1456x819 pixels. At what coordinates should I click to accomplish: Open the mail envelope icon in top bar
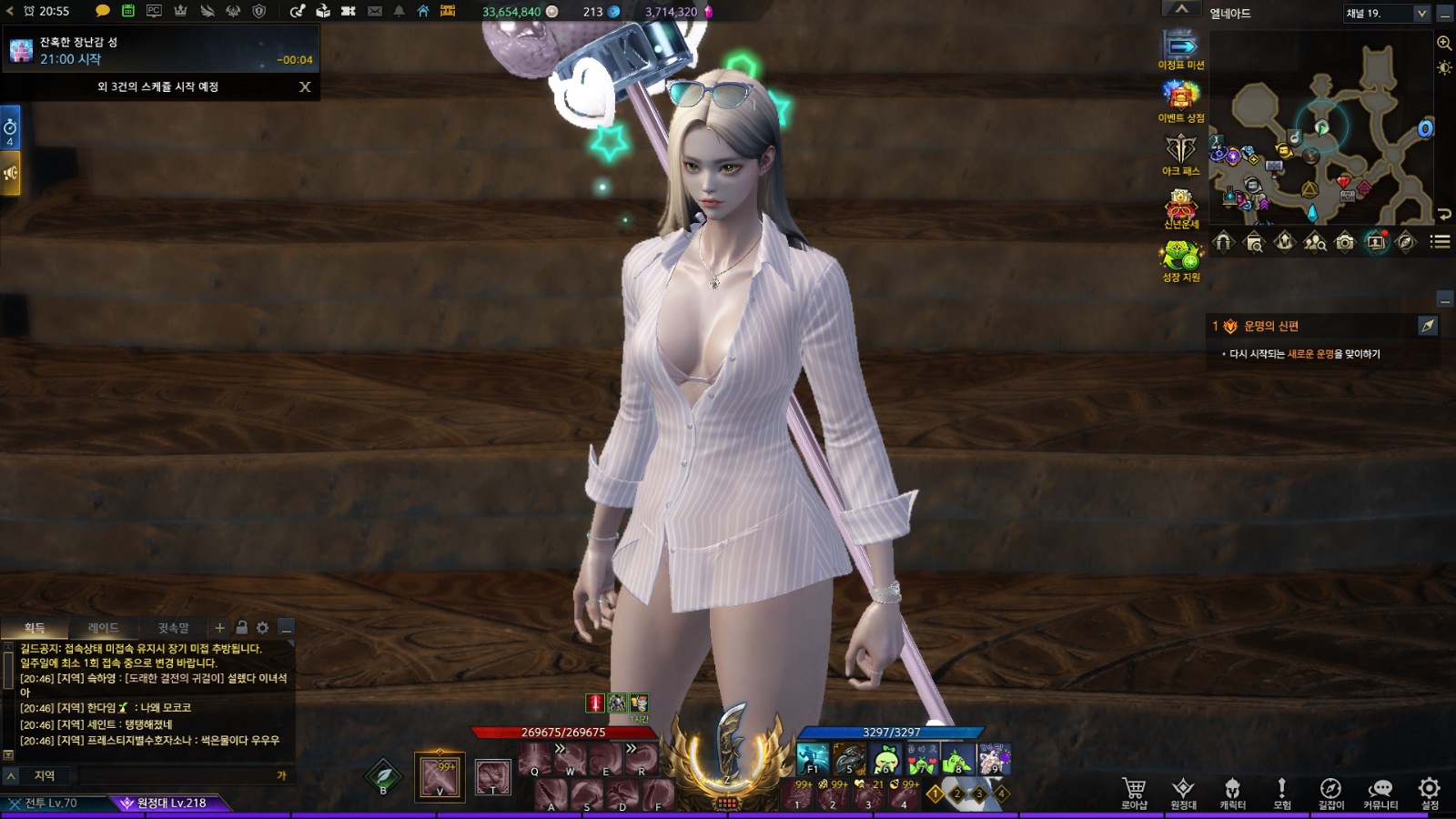(375, 11)
